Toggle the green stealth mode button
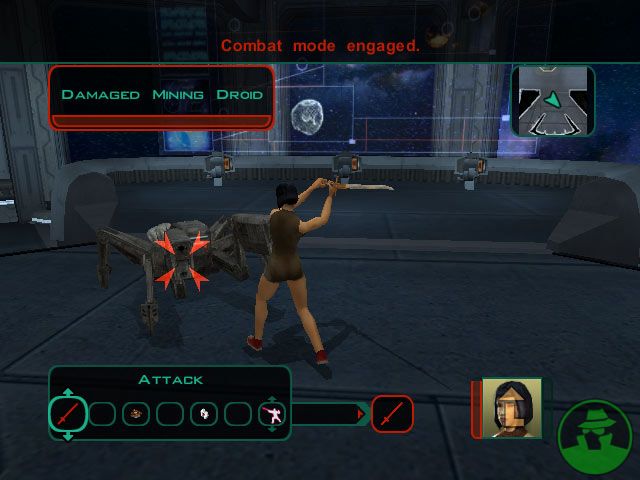640x480 pixels. point(597,438)
